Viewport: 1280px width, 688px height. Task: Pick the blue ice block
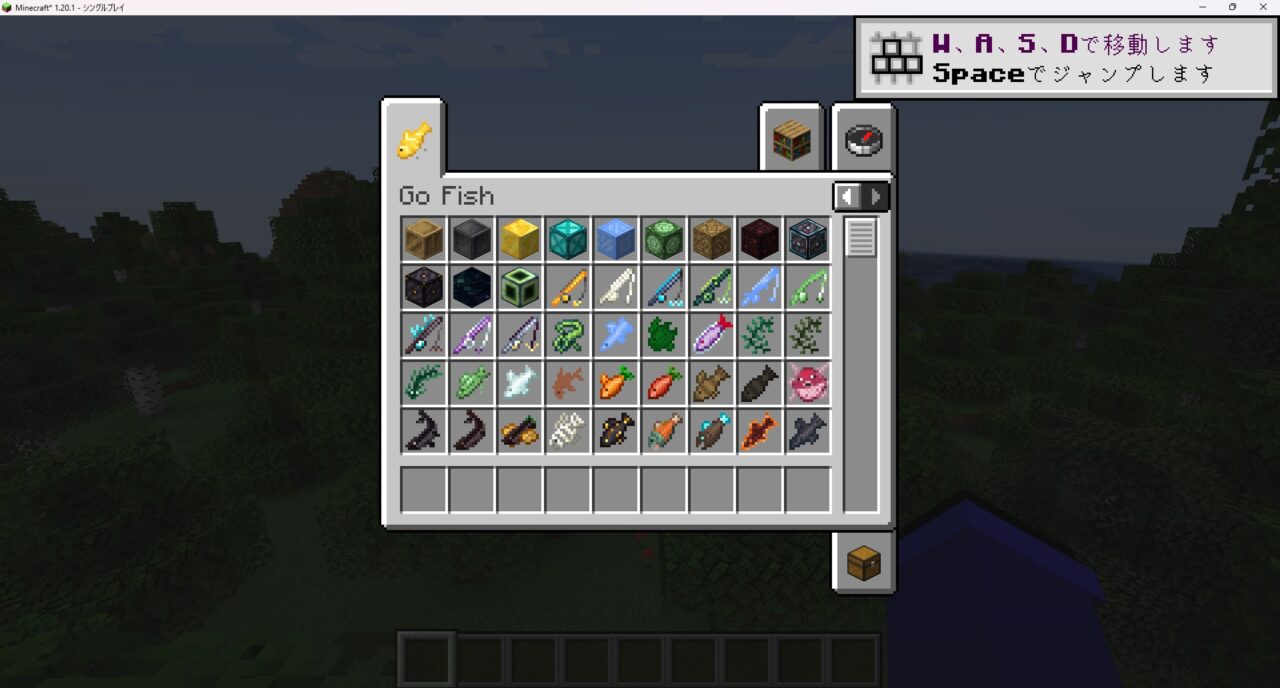point(616,239)
